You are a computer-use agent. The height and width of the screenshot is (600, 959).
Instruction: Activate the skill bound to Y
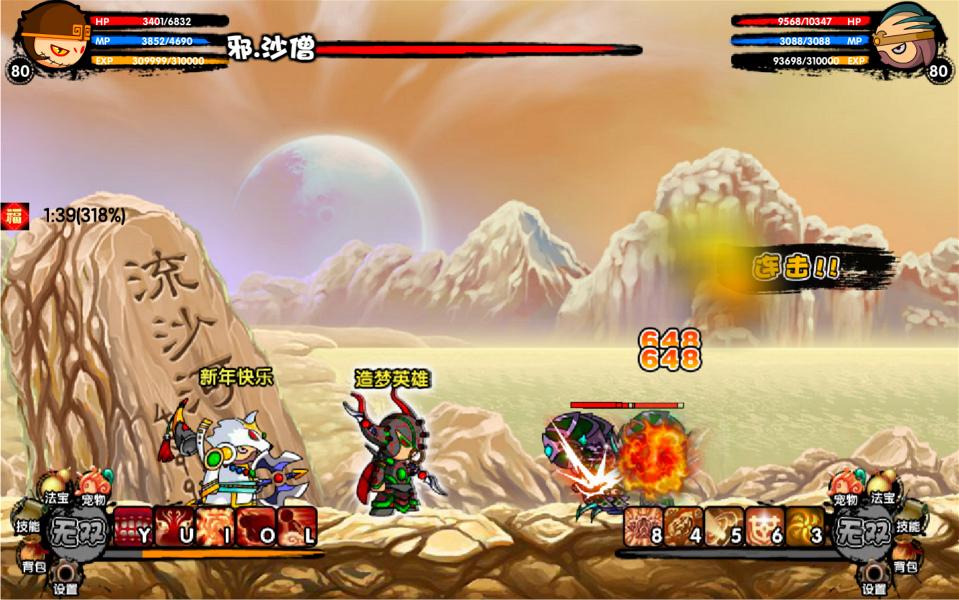point(133,526)
